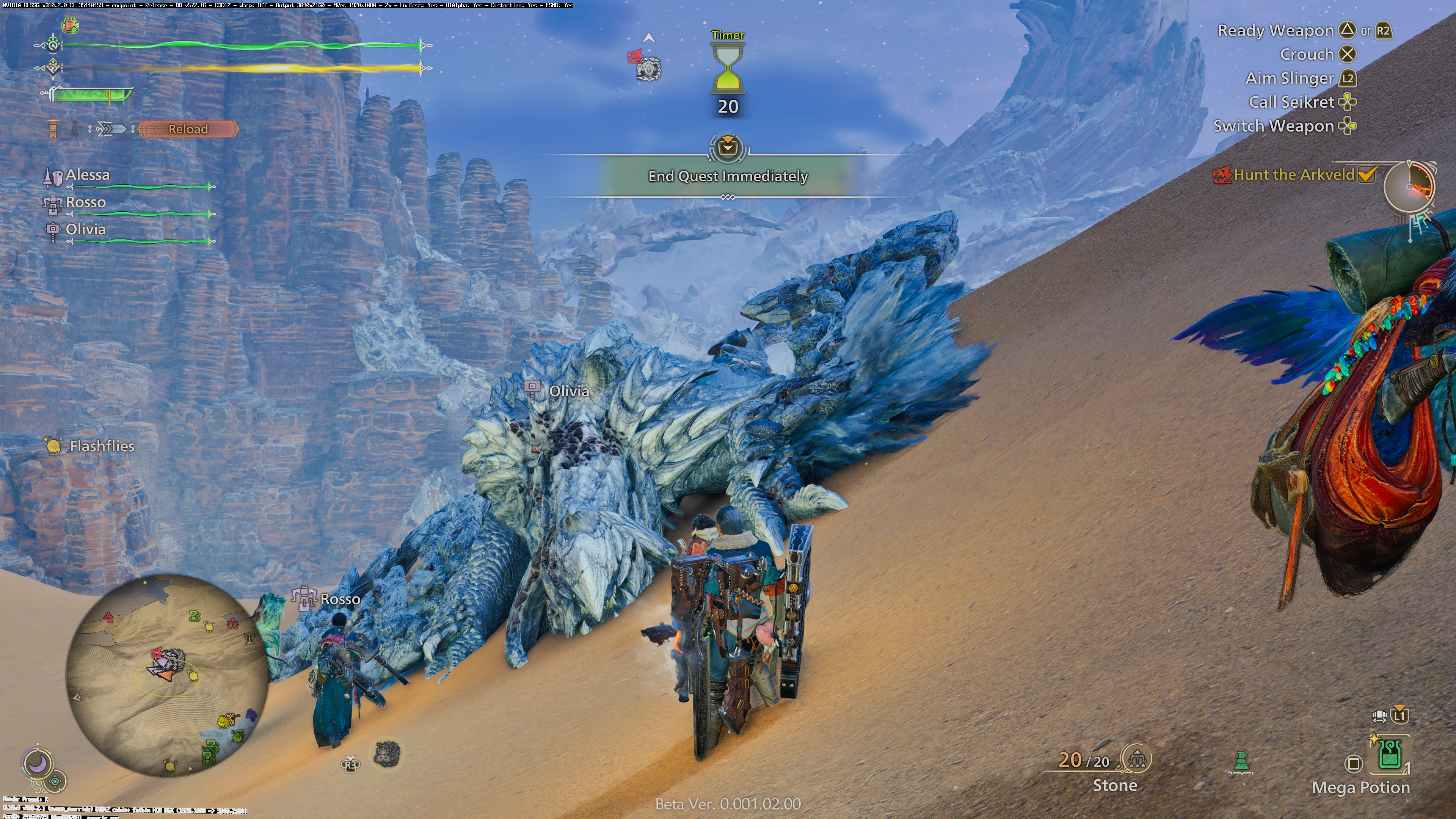The height and width of the screenshot is (819, 1456).
Task: Click the moon time-of-day icon
Action: point(38,764)
